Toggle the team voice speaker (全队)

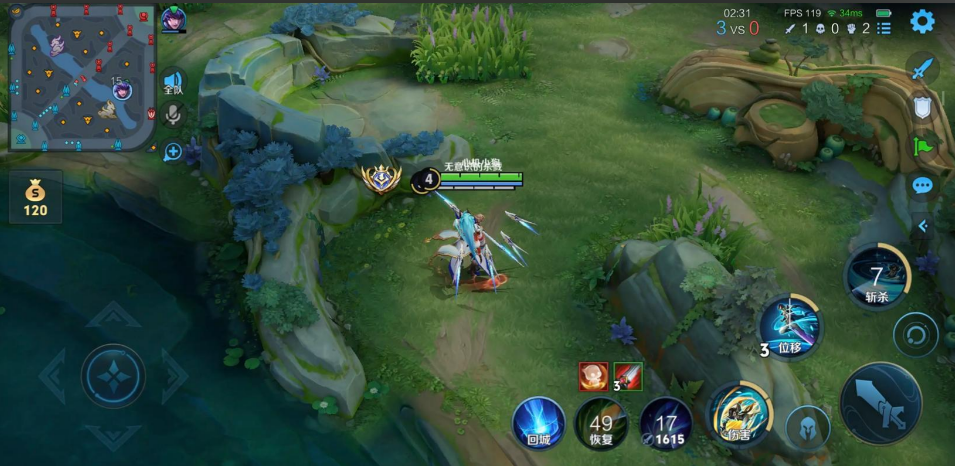[x=172, y=82]
